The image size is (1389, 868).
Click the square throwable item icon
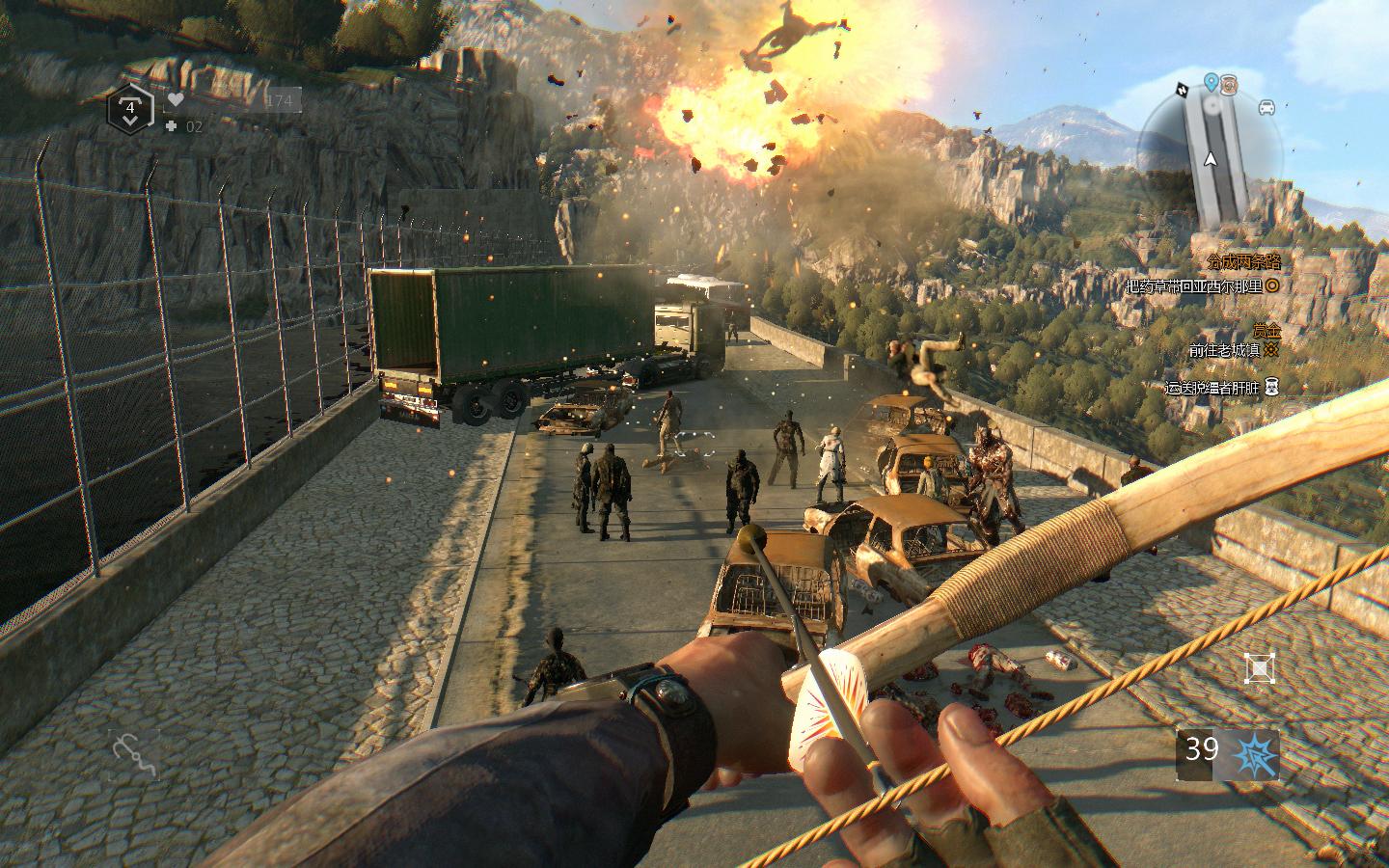click(x=1259, y=667)
